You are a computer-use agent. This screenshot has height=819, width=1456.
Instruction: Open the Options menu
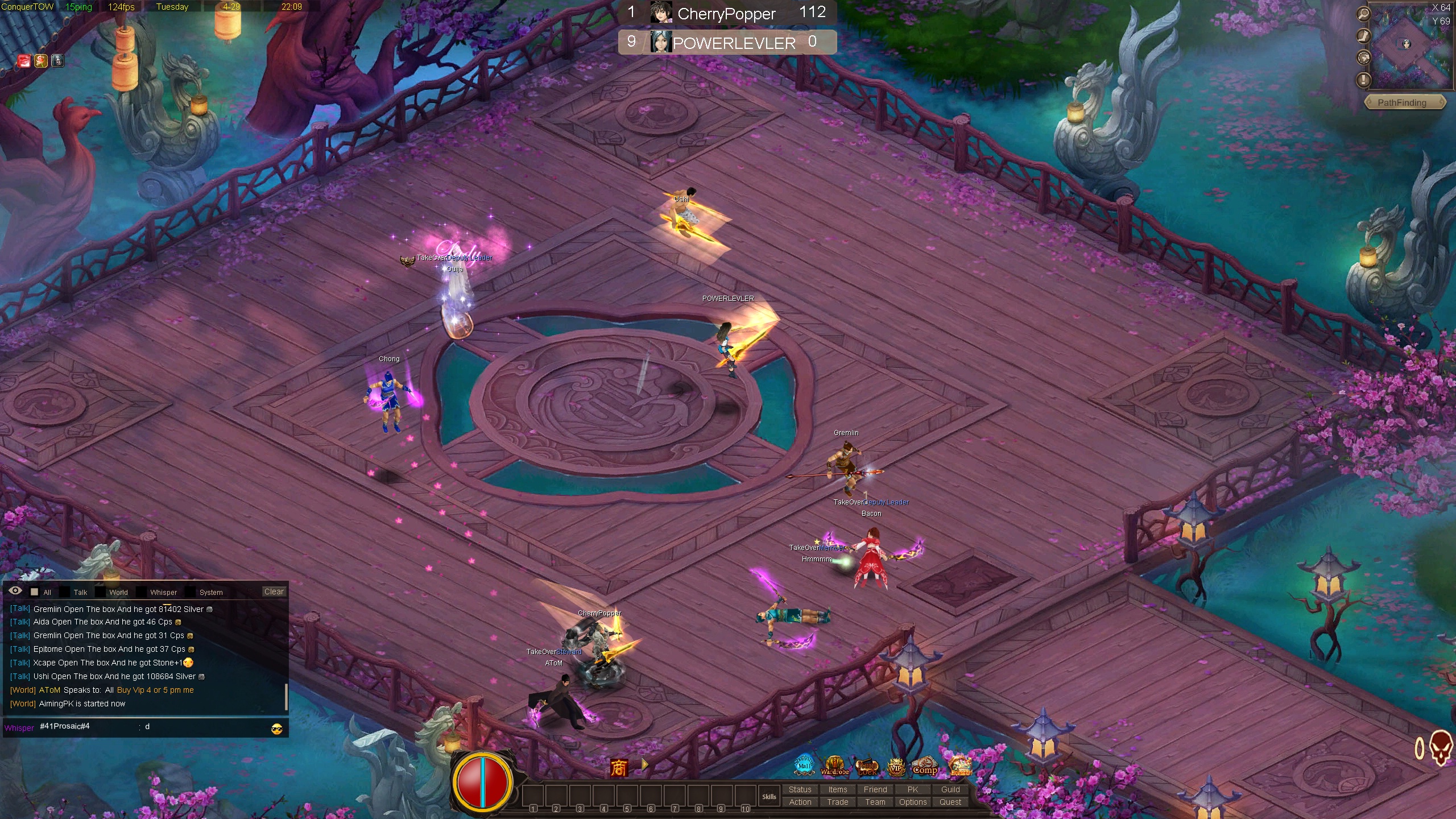click(913, 802)
